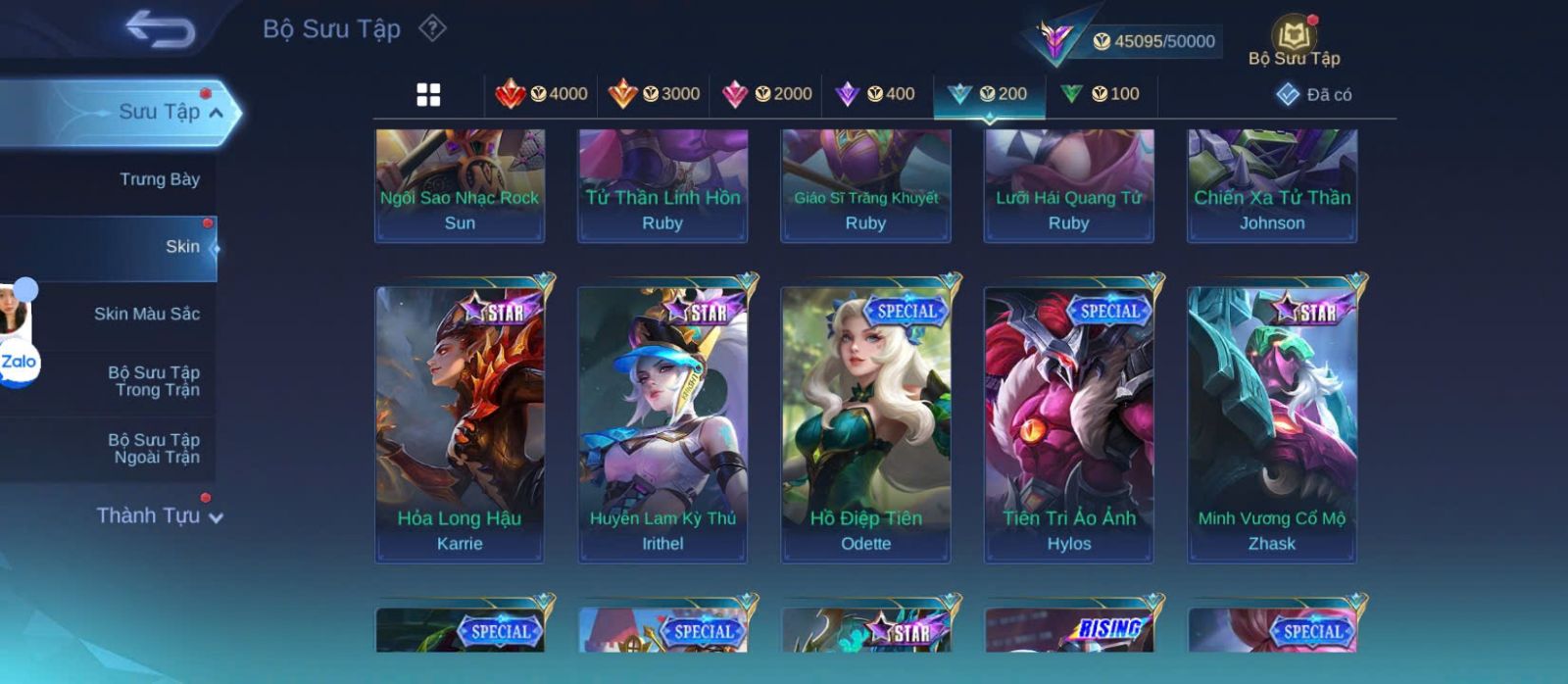Switch to the 4000 points tier tab
The height and width of the screenshot is (684, 1568).
pyautogui.click(x=542, y=94)
